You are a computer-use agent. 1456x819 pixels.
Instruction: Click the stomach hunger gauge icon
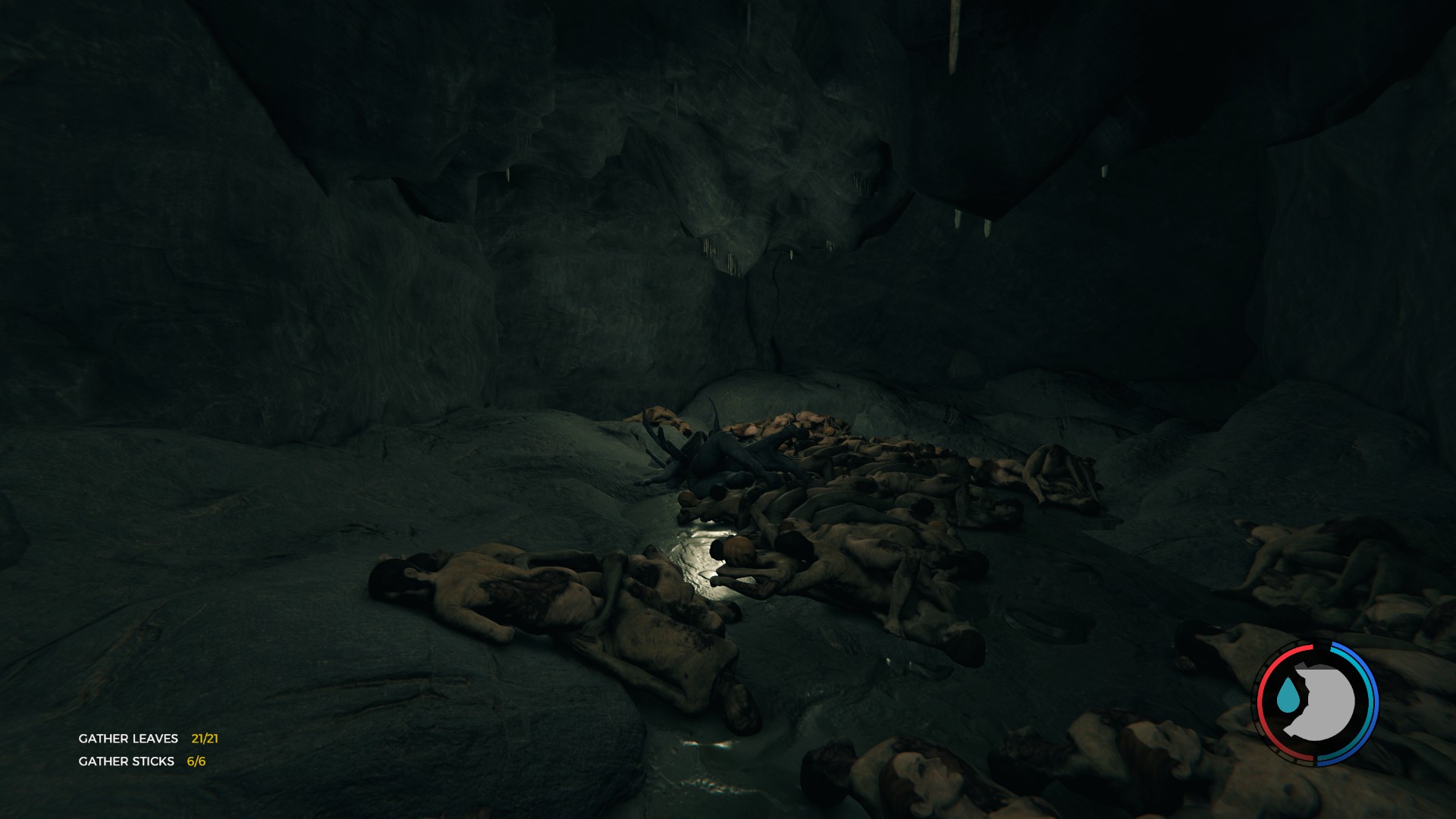1323,701
